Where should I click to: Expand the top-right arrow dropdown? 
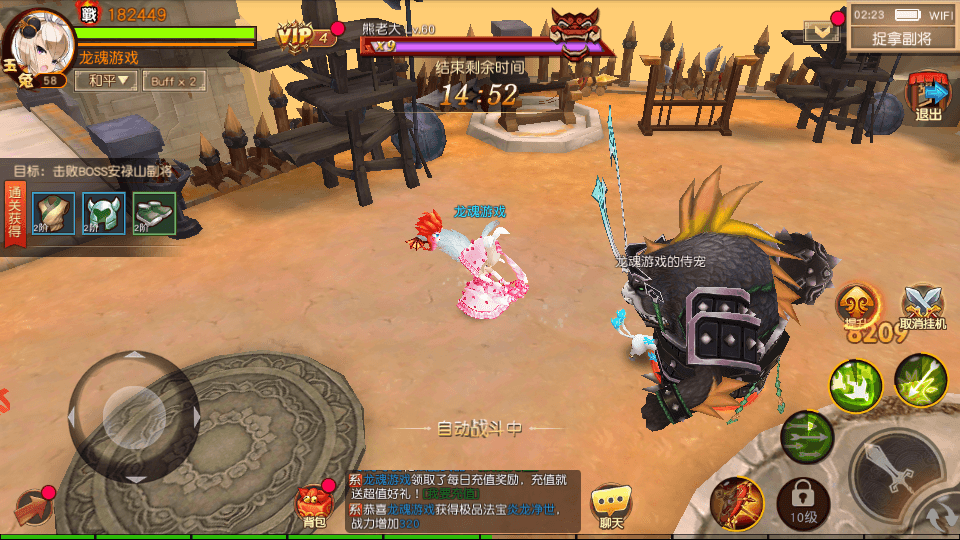[821, 32]
